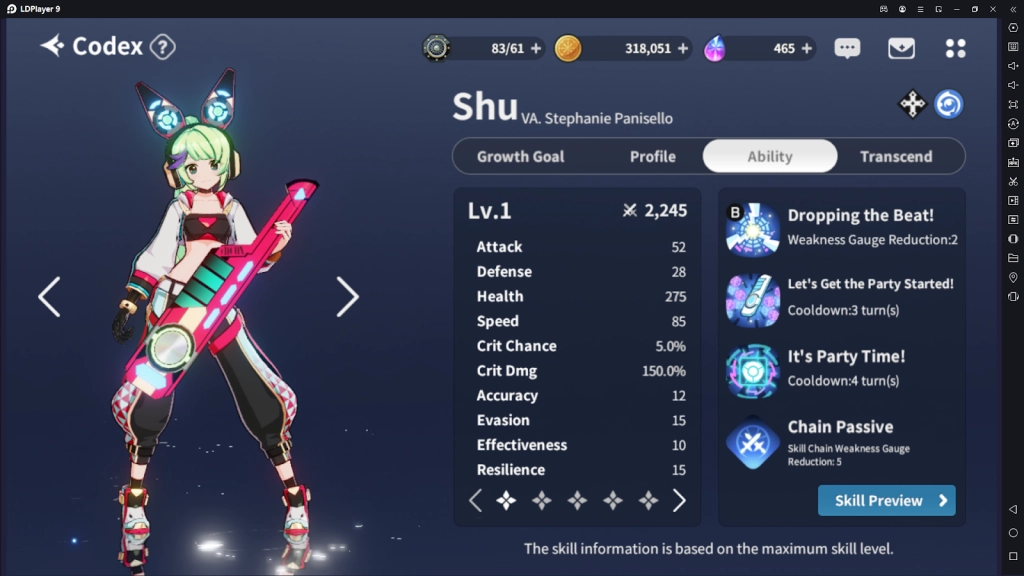The image size is (1024, 576).
Task: Show the previous character
Action: click(x=49, y=297)
